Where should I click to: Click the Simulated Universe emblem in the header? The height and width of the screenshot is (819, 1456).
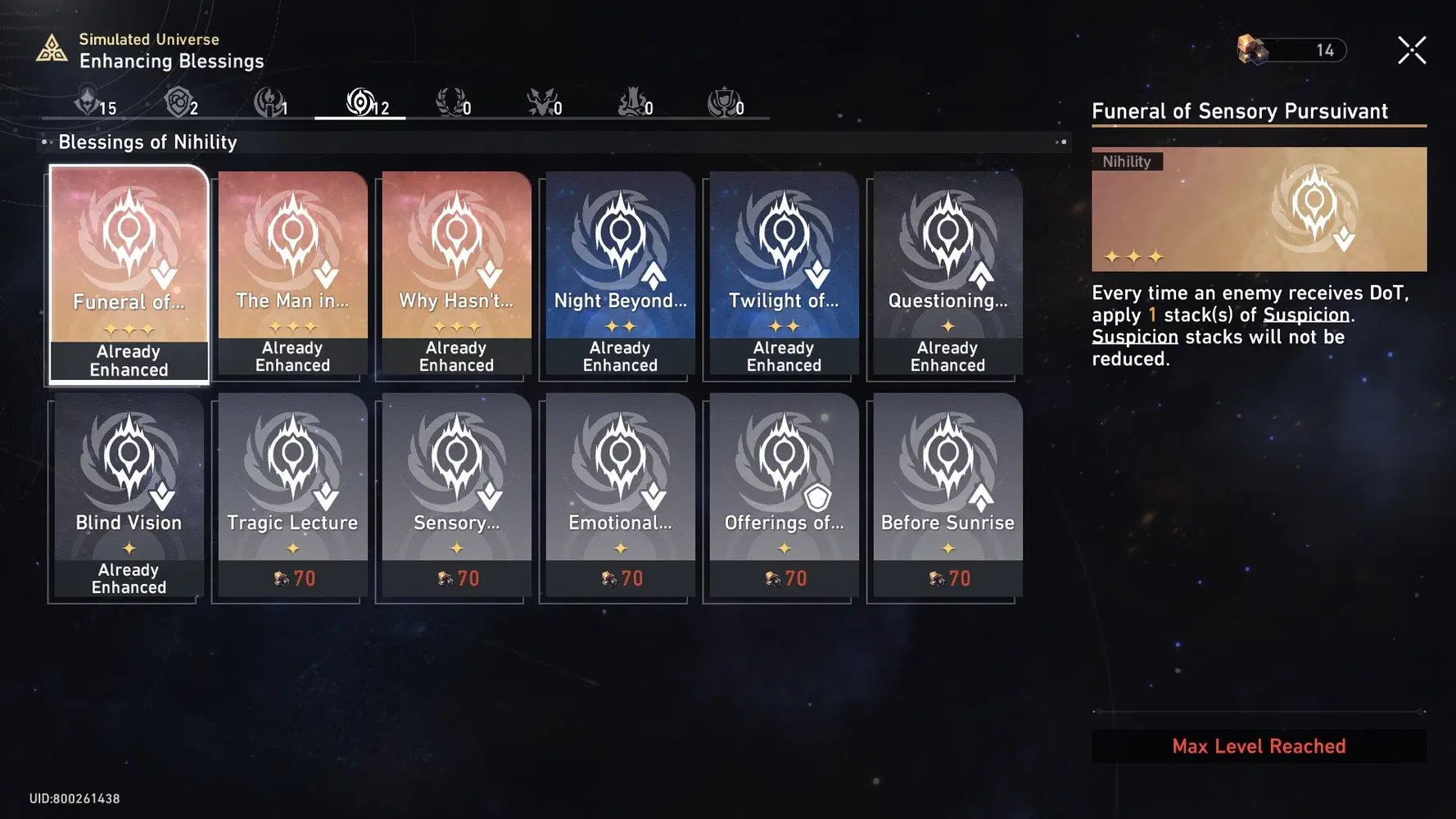pos(52,49)
